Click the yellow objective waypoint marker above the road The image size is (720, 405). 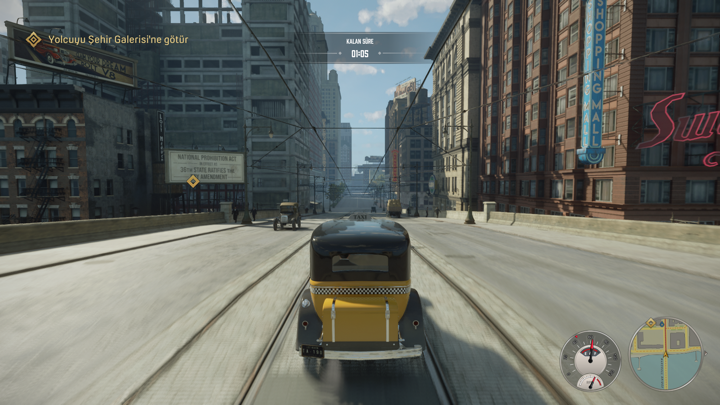pos(192,181)
